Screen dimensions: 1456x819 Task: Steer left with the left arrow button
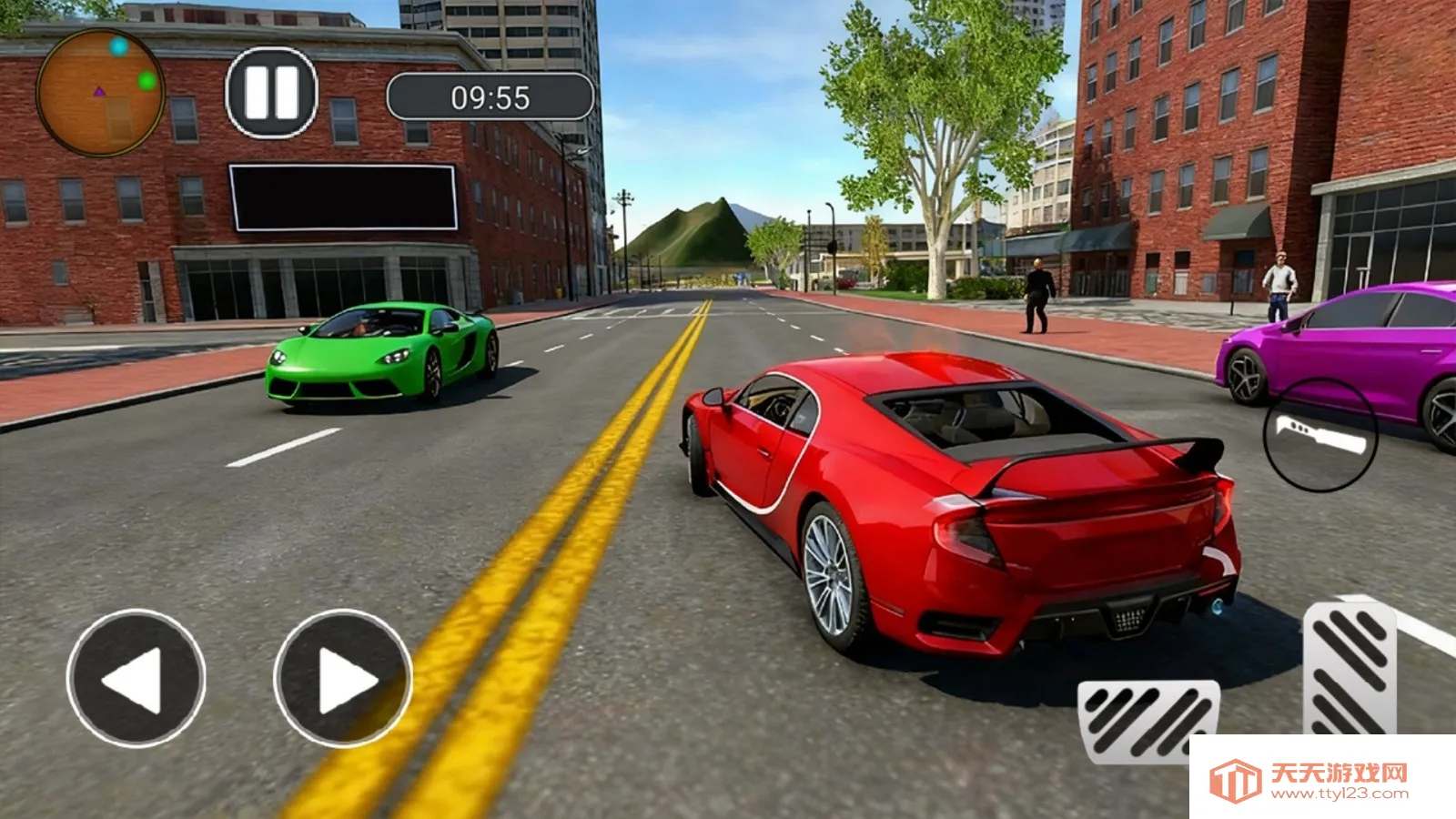136,678
